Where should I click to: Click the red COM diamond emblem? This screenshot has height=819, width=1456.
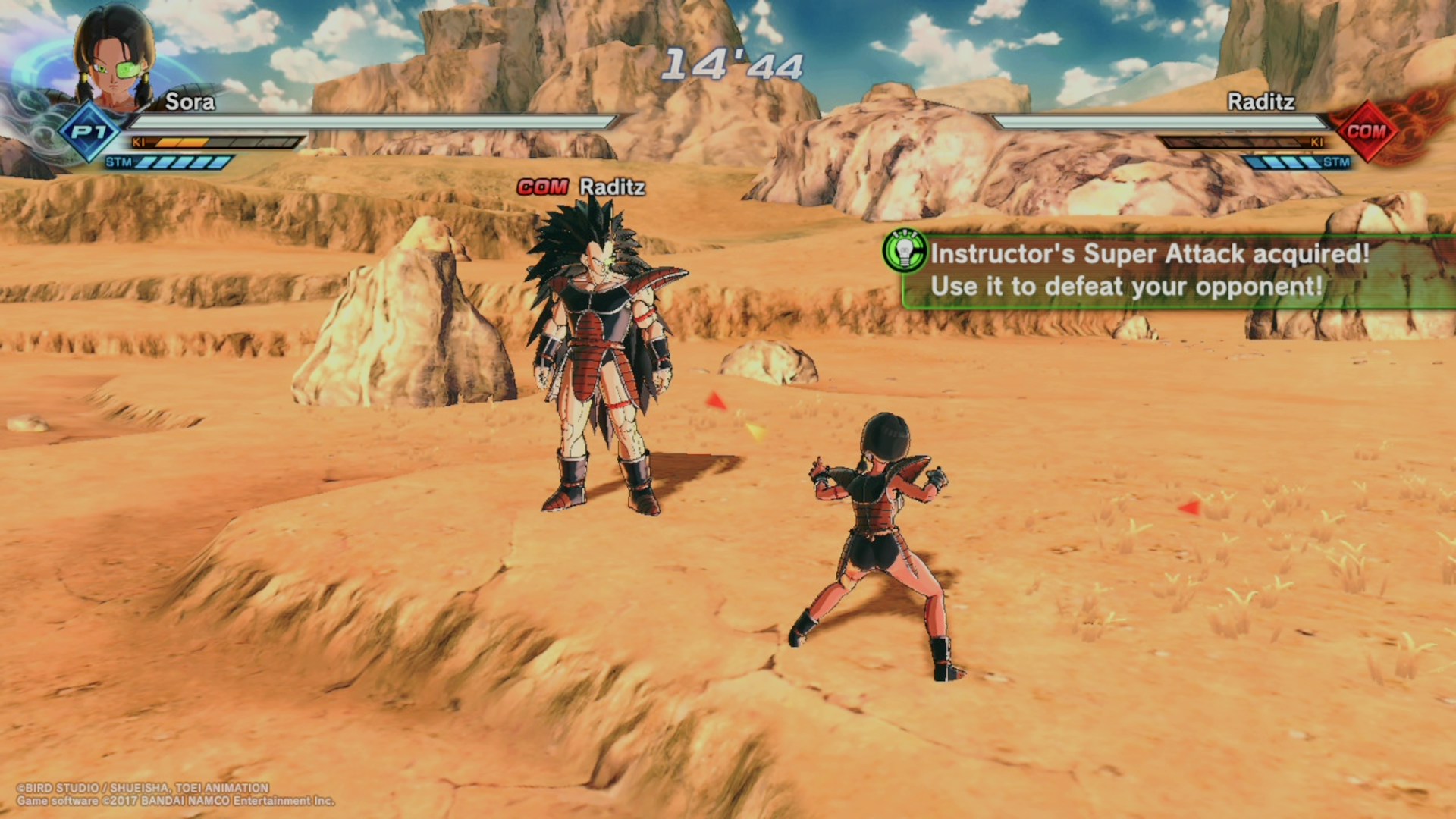pyautogui.click(x=1367, y=131)
